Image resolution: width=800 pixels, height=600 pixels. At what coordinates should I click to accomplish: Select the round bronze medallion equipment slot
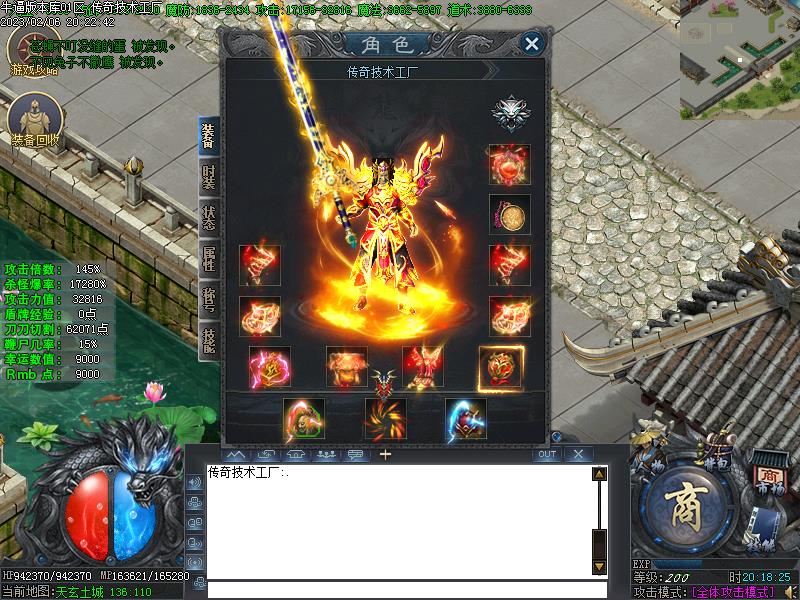pos(510,215)
